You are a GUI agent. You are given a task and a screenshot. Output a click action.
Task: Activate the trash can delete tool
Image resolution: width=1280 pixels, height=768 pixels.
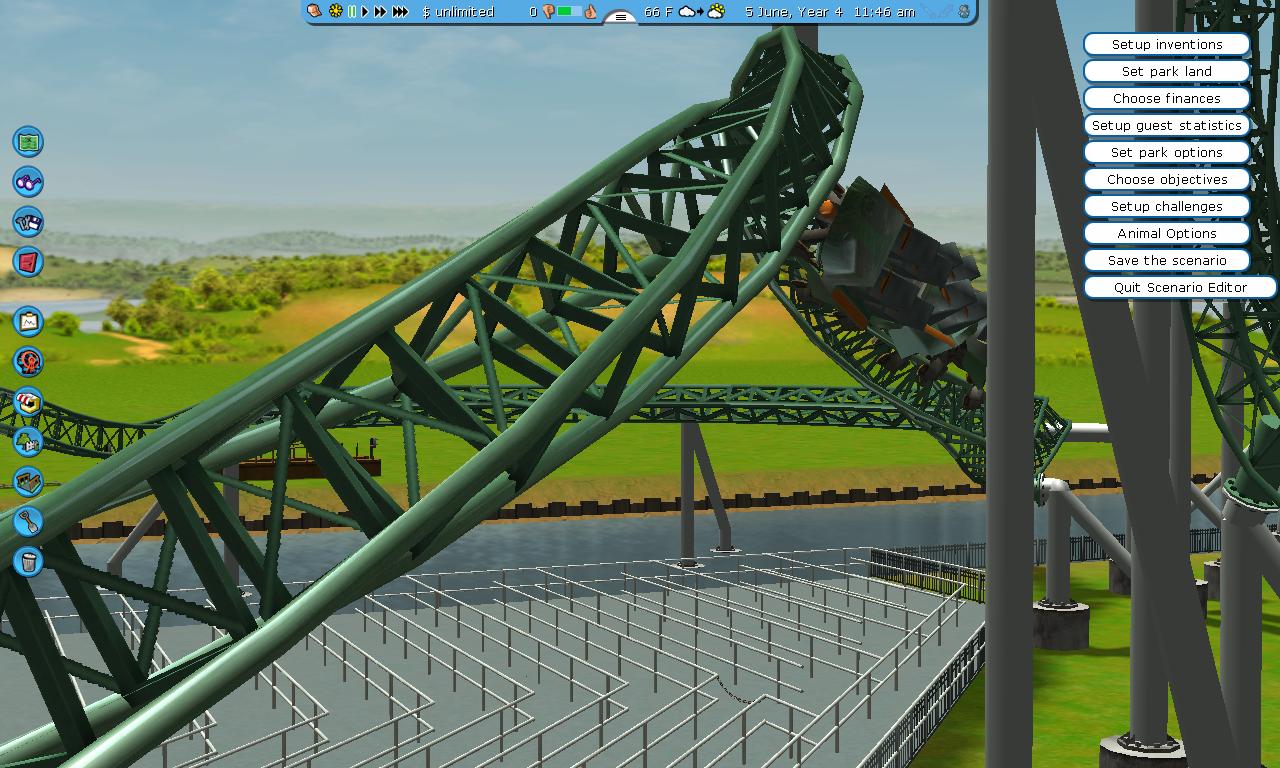pos(28,561)
